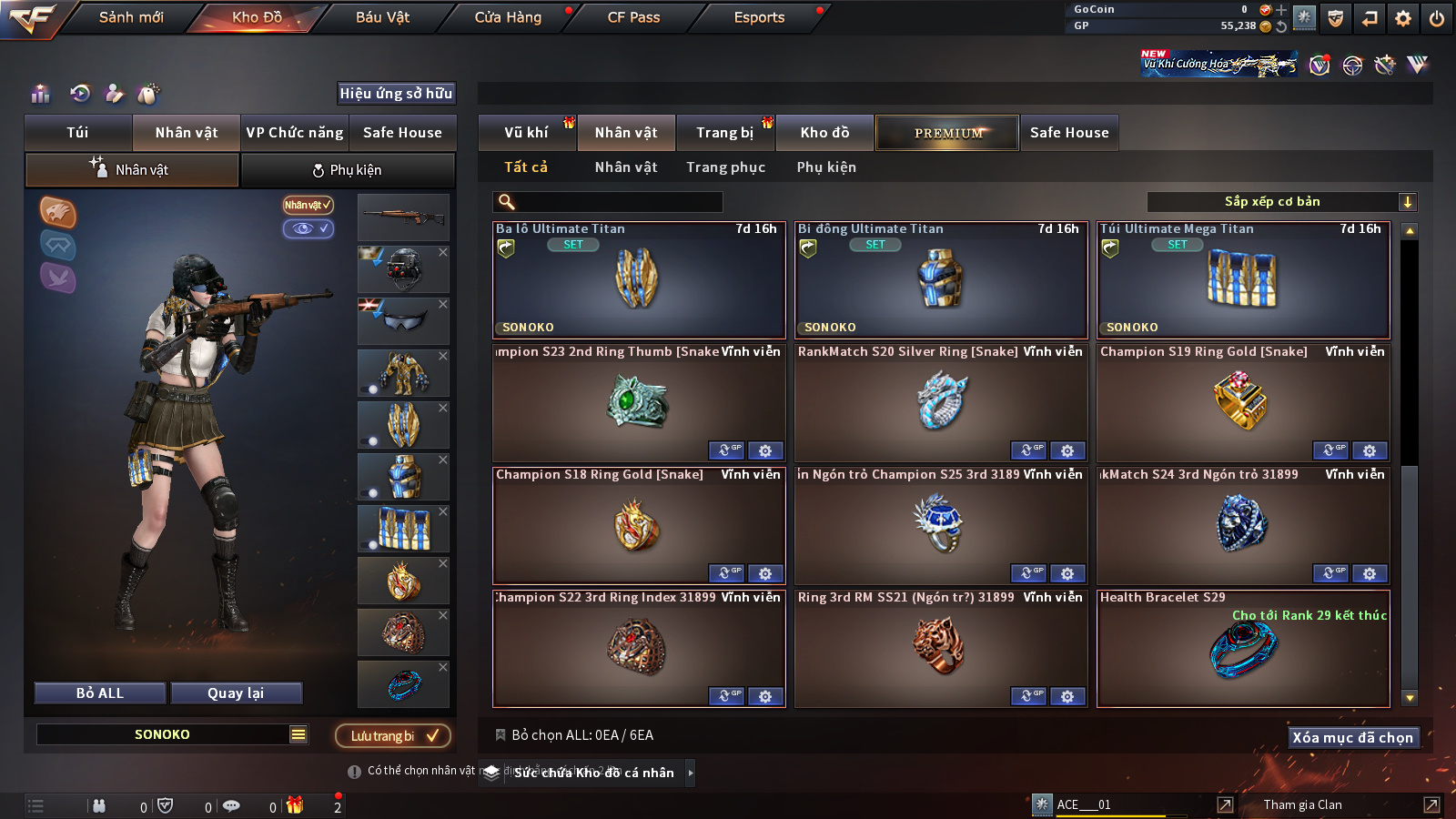The height and width of the screenshot is (819, 1456).
Task: Pick the Health Bracelet S29 item
Action: [x=1242, y=649]
